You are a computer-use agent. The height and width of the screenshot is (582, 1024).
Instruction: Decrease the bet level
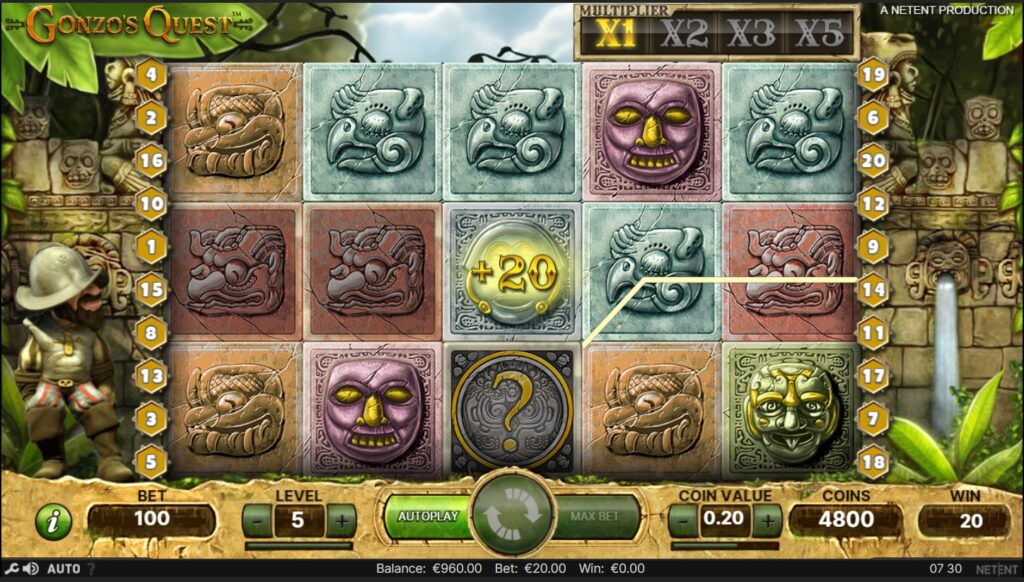point(257,520)
